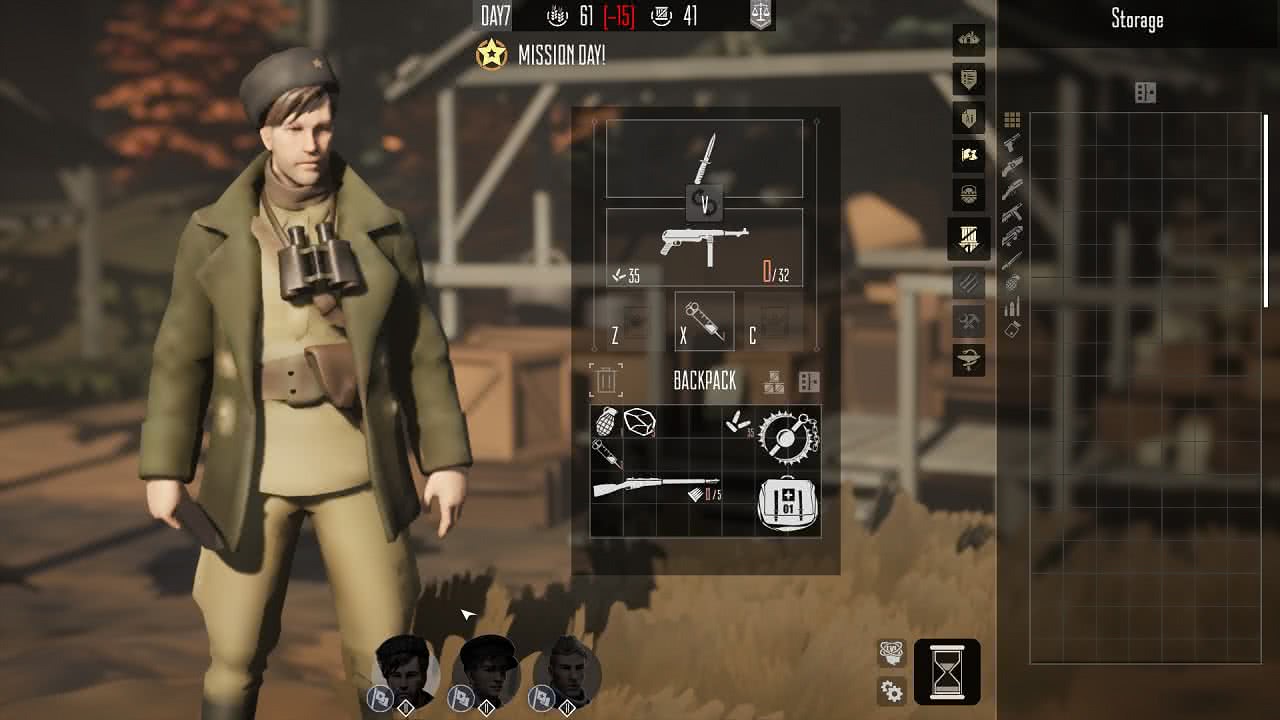Open the crossed hammers crafting tab

[x=968, y=320]
